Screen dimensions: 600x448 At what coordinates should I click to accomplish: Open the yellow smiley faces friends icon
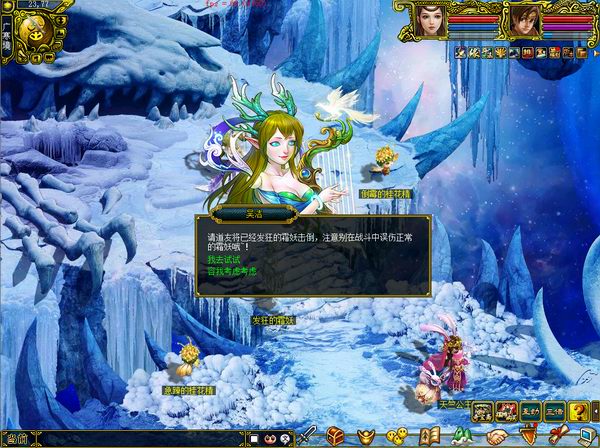[397, 436]
